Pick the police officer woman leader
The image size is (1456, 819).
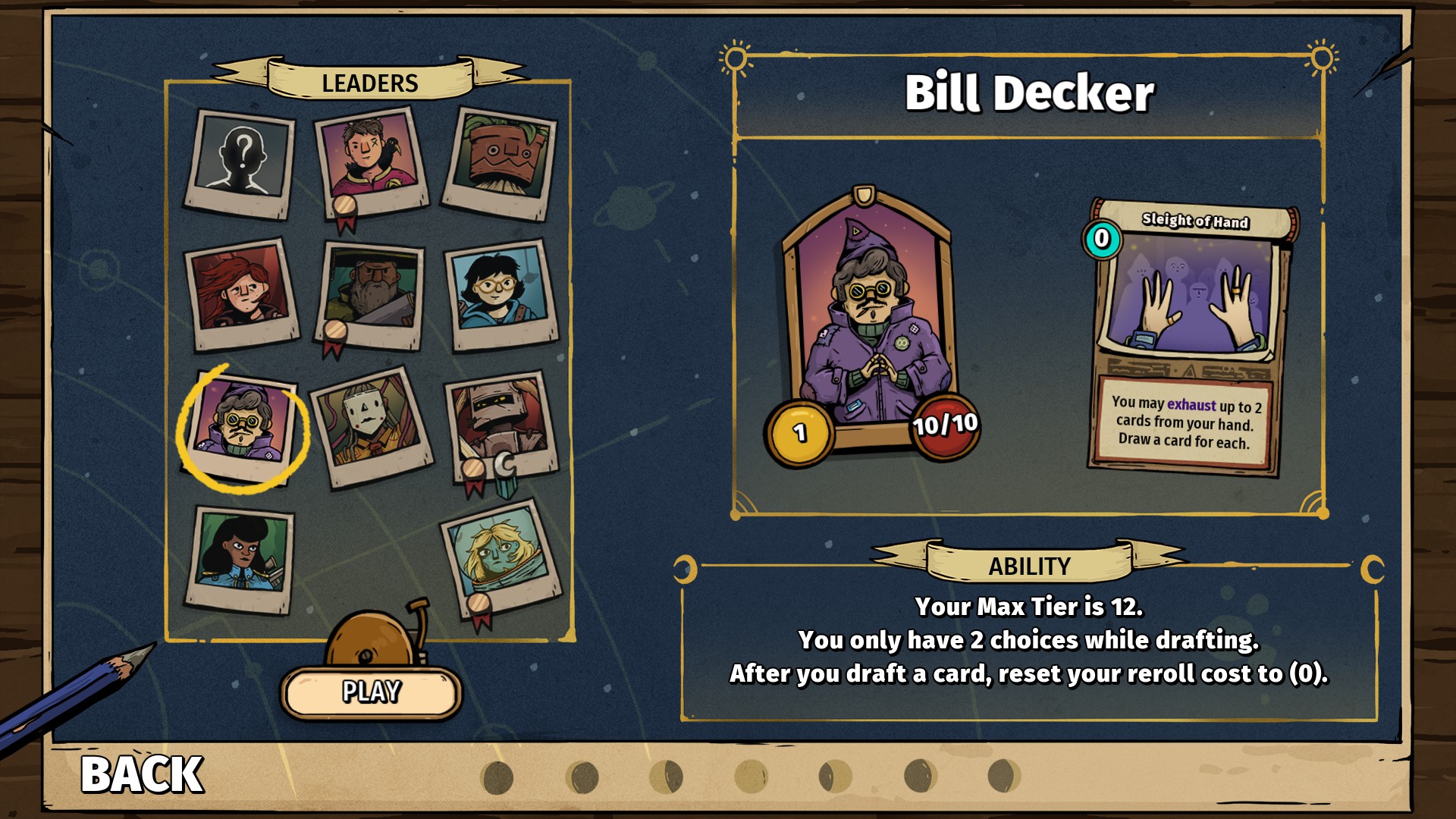click(240, 556)
